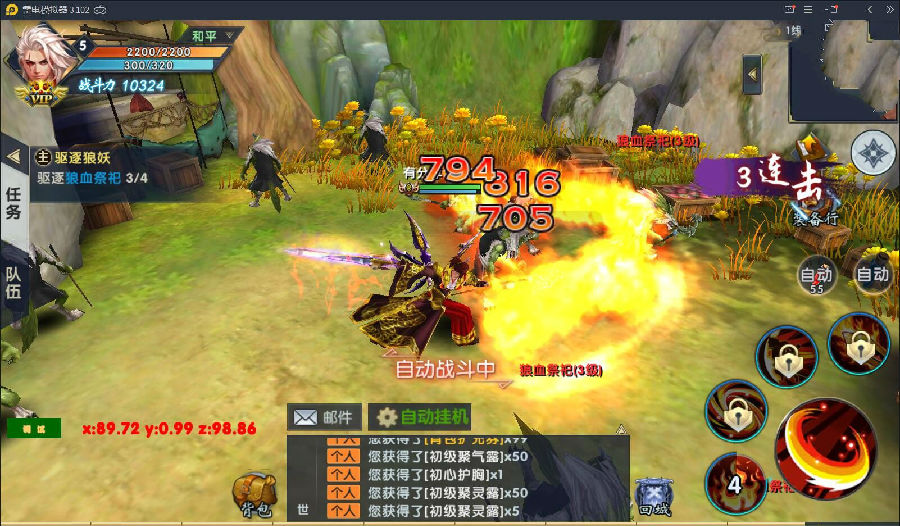
Task: Click the 回城 return-to-town icon
Action: point(653,495)
